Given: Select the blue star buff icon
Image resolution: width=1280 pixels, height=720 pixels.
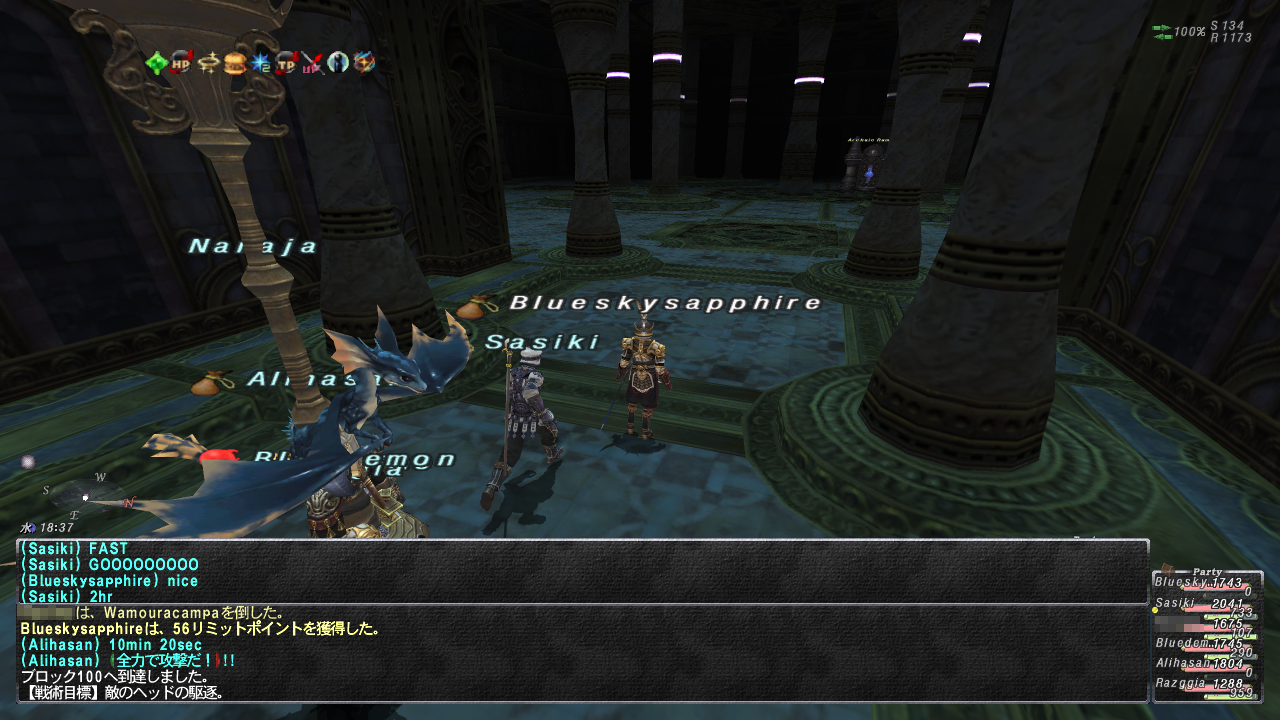Looking at the screenshot, I should click(x=260, y=63).
